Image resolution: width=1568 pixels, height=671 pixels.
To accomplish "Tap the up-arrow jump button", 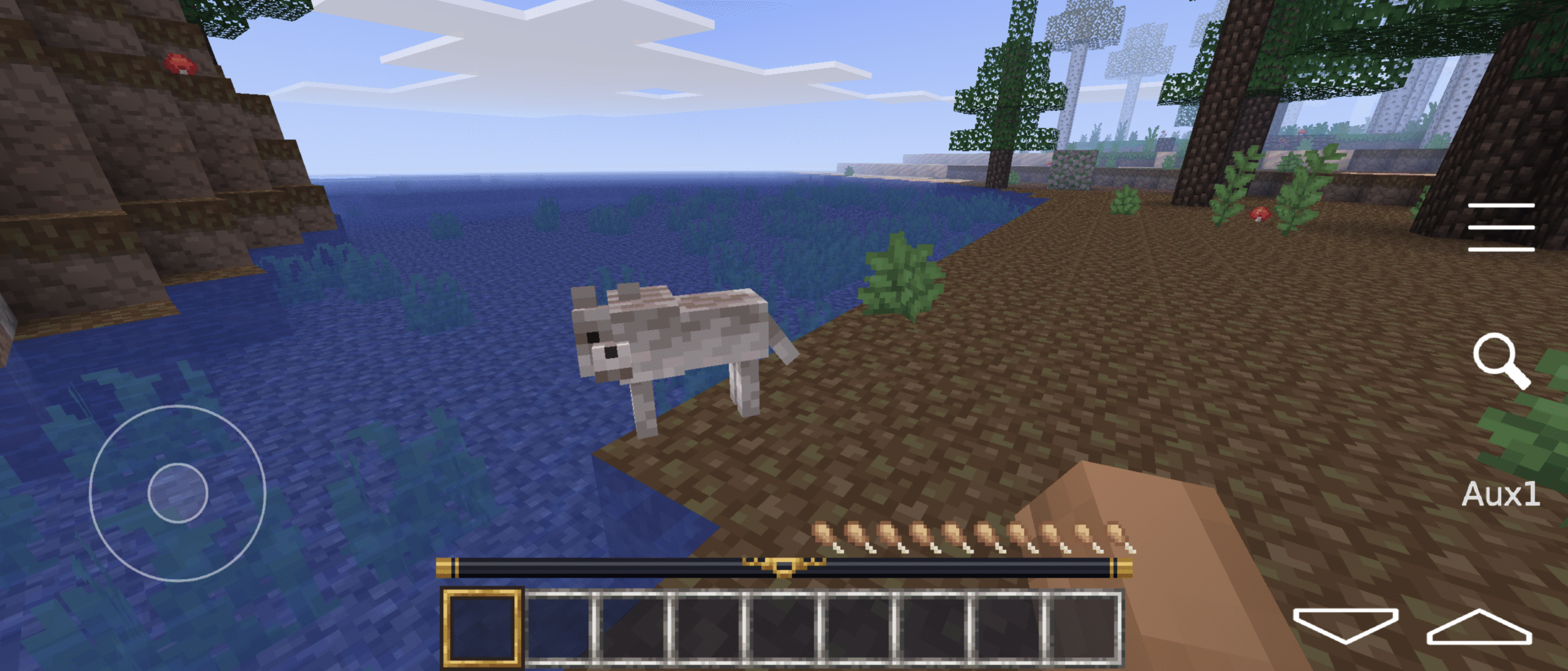I will point(1479,627).
